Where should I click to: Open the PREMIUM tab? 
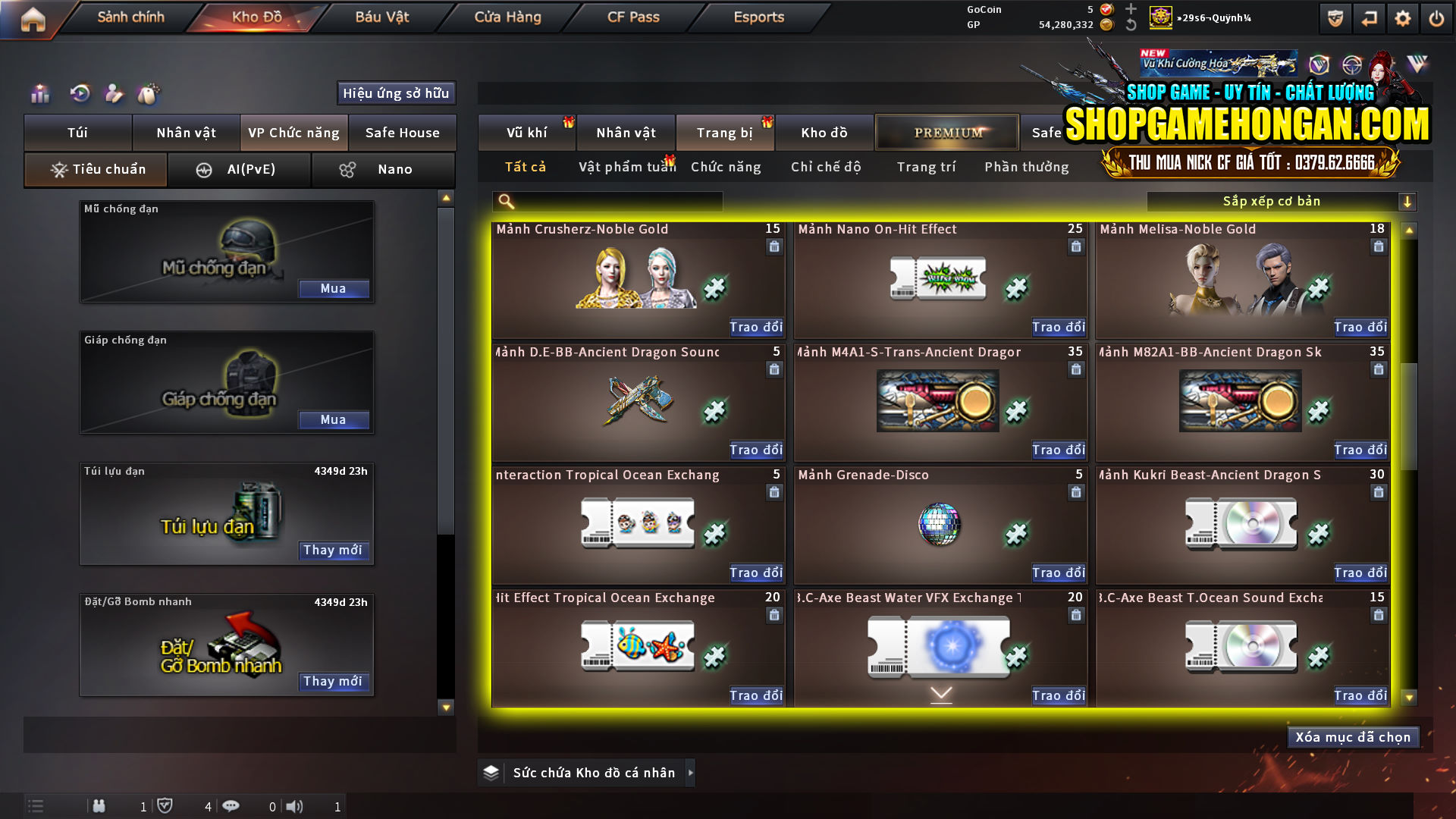(947, 132)
